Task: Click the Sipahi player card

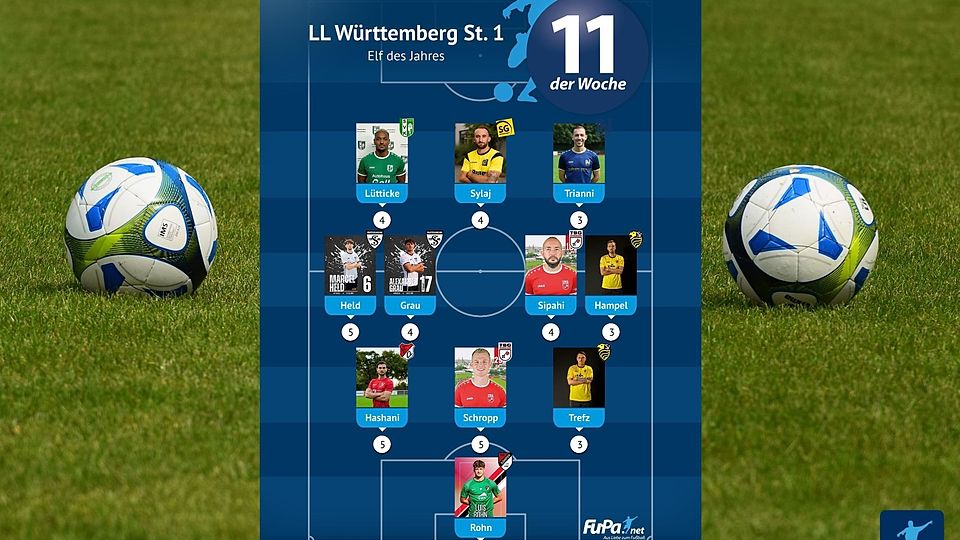Action: [550, 266]
